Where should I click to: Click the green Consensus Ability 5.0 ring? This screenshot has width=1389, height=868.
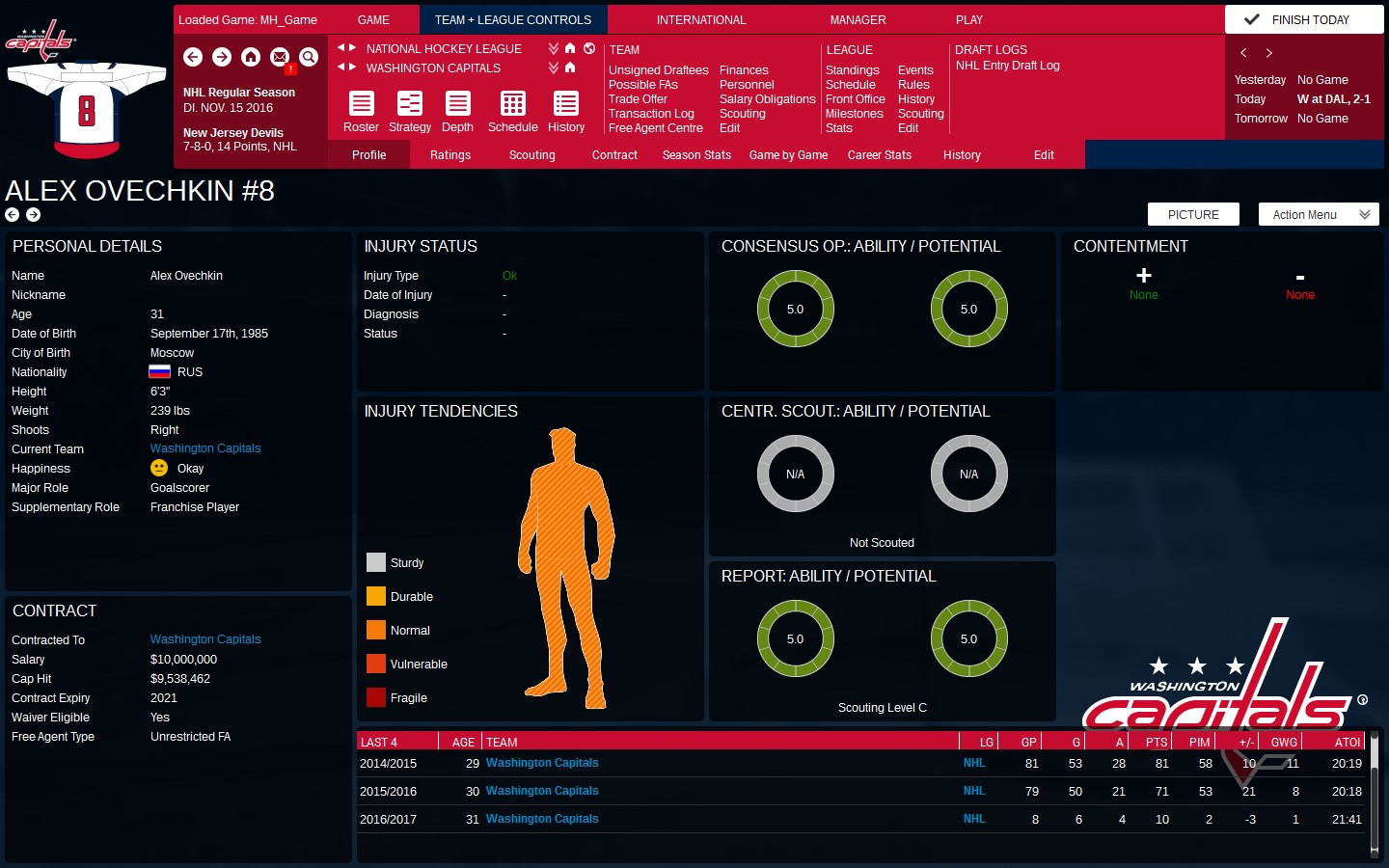click(795, 309)
